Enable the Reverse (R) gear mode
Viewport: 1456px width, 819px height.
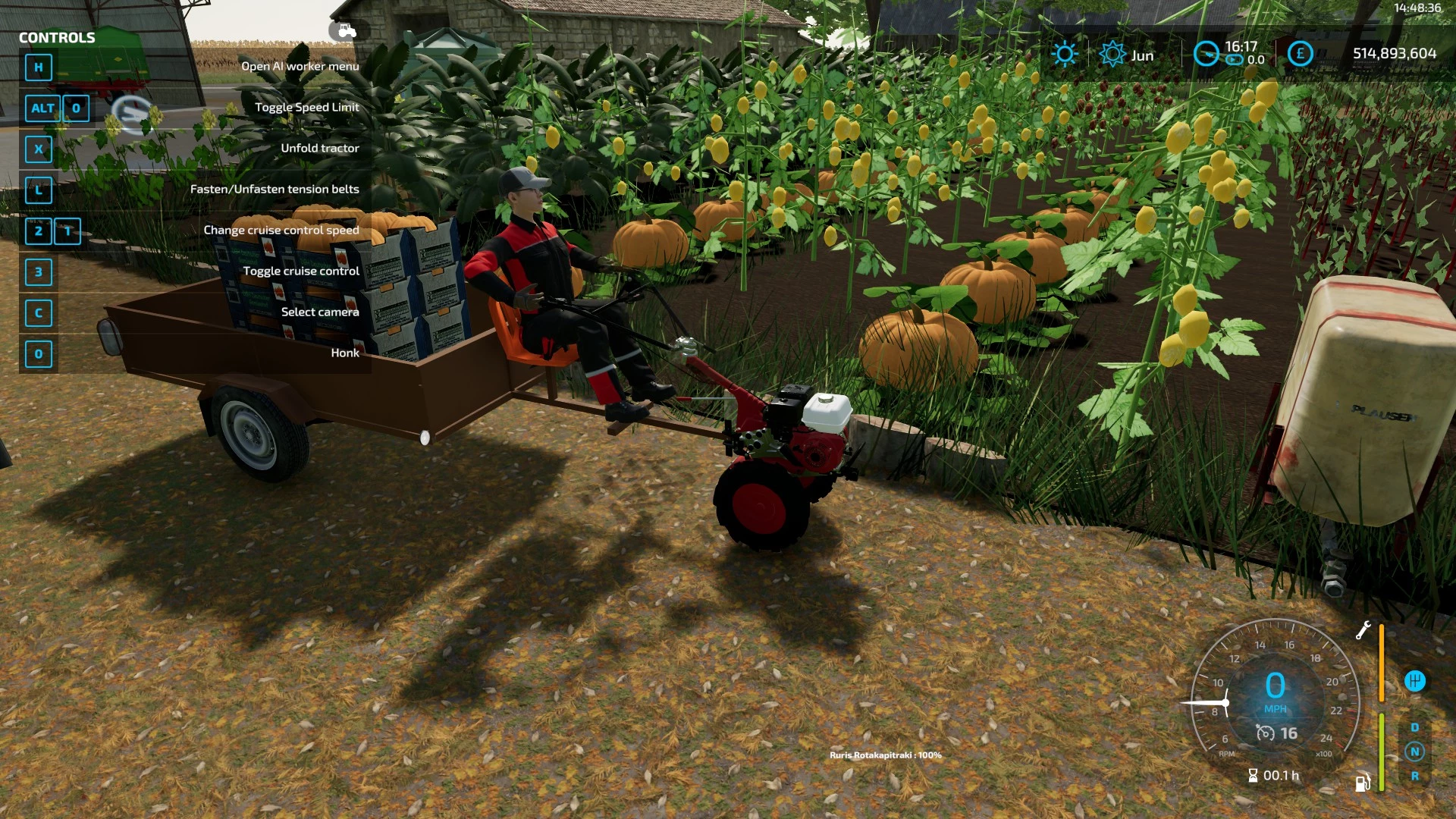[1415, 777]
